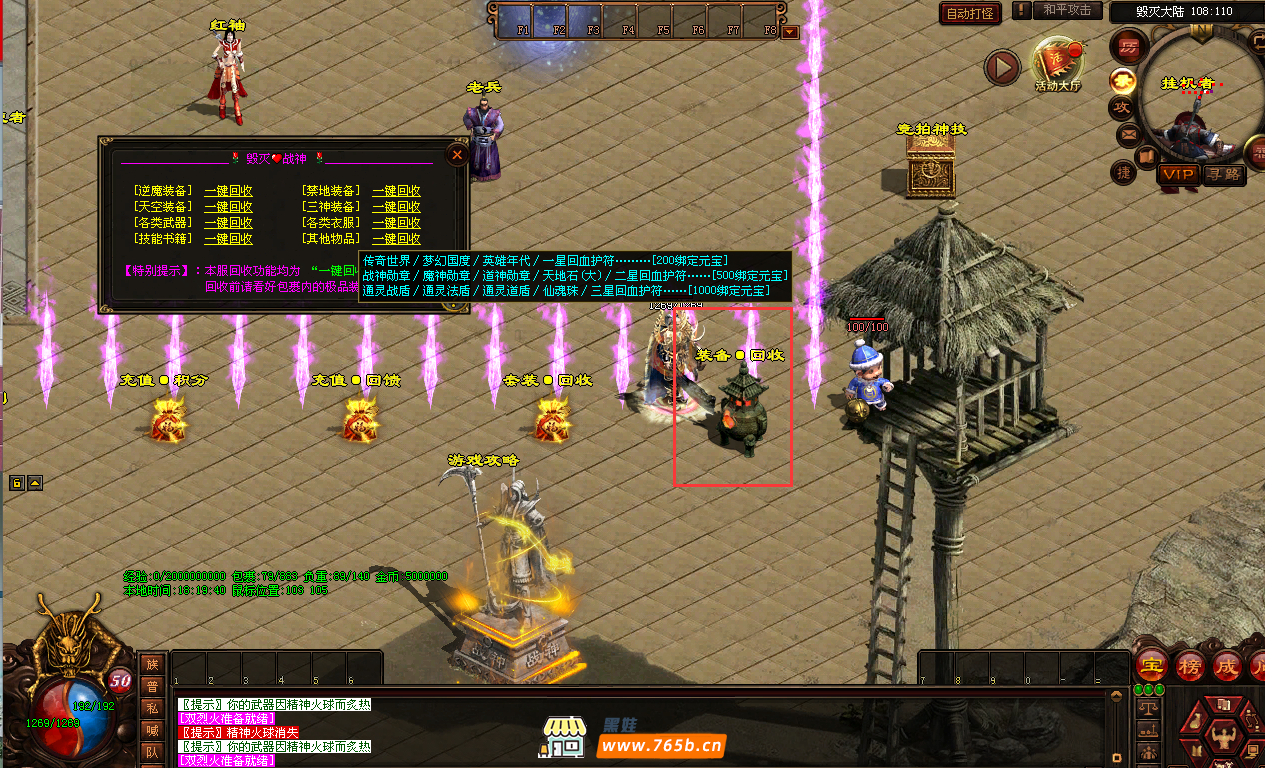
Task: Open the mail envelope icon
Action: [1127, 134]
